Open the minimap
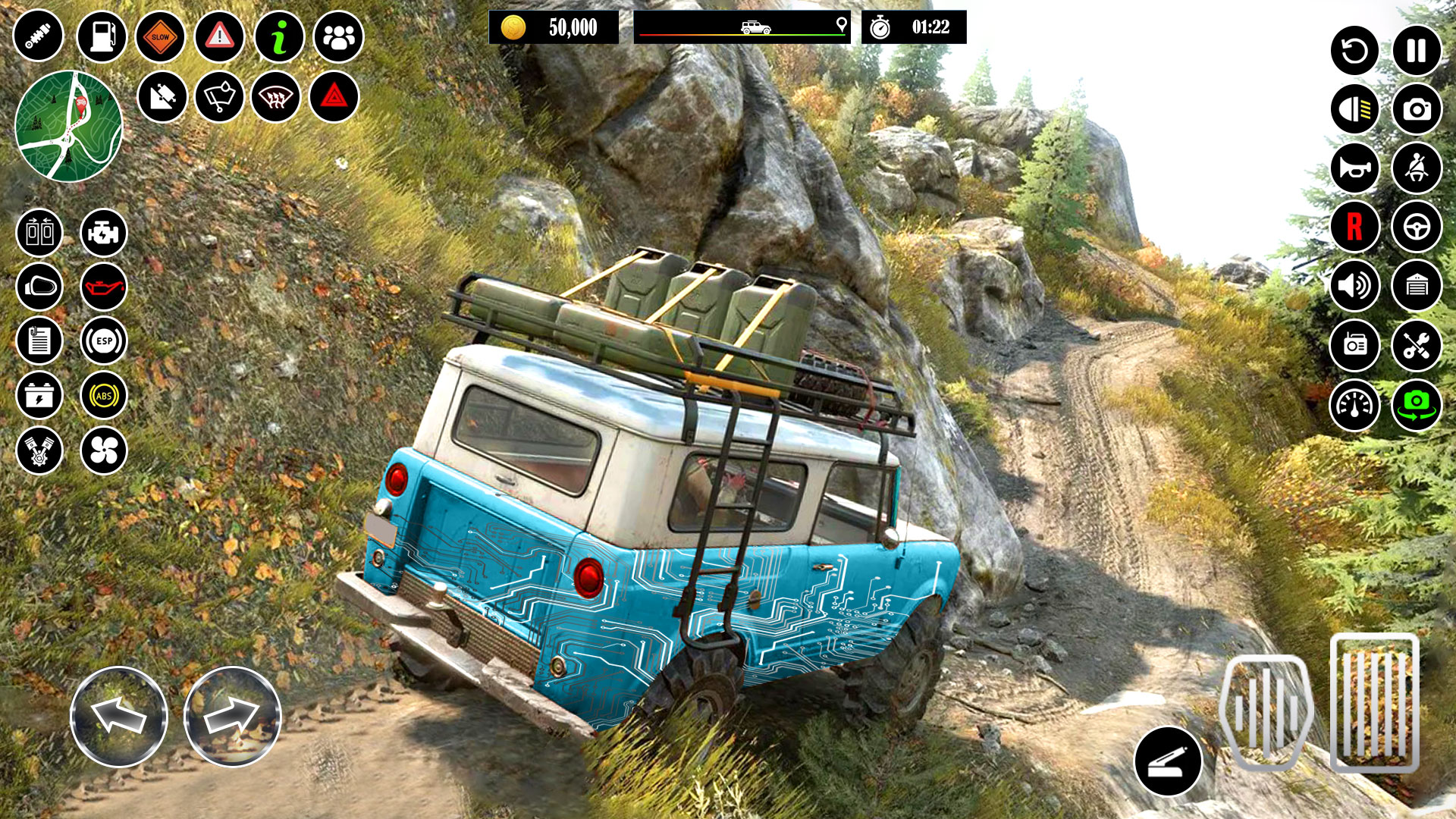 pyautogui.click(x=68, y=125)
